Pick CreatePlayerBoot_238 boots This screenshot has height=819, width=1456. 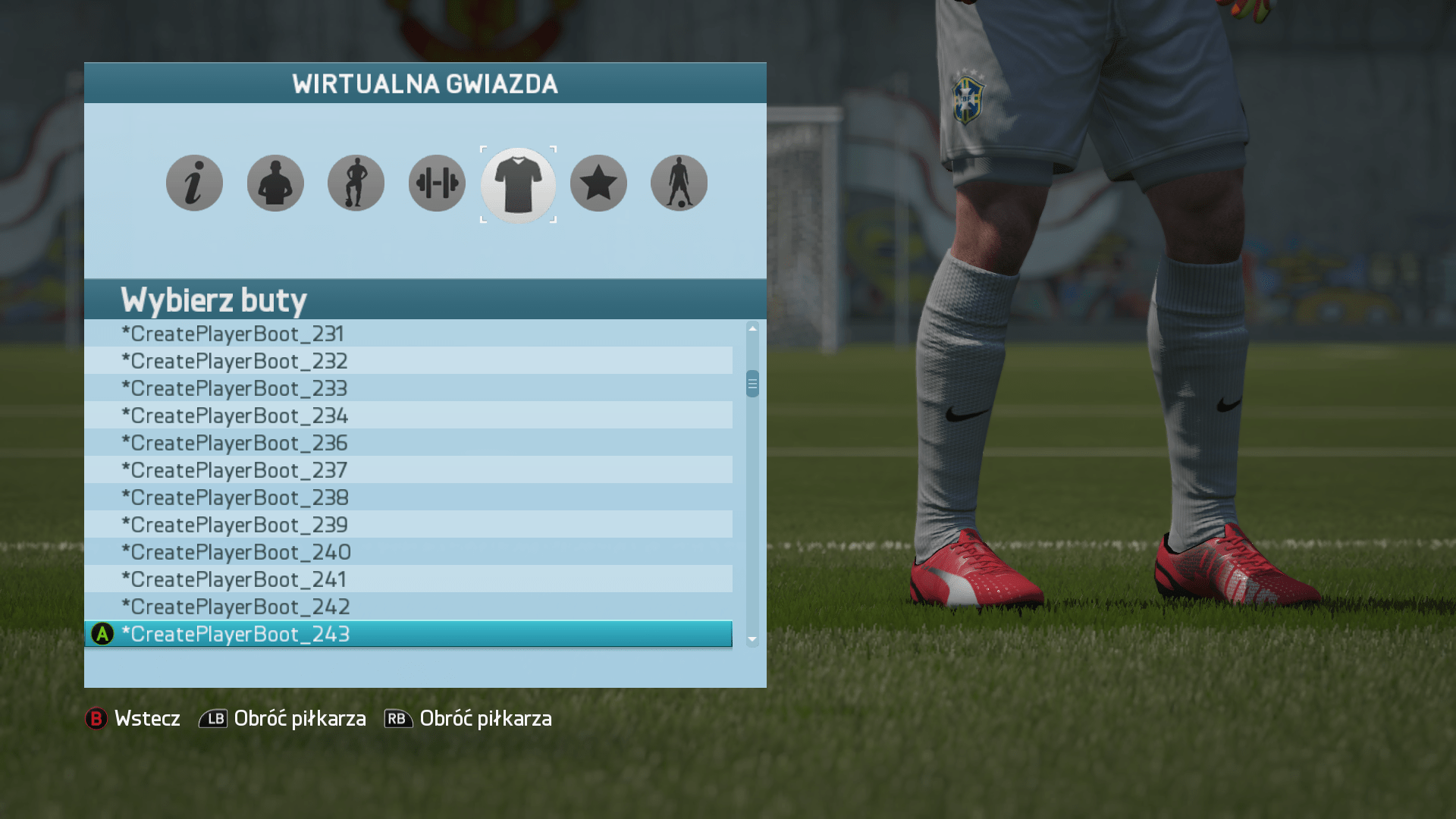pos(408,497)
